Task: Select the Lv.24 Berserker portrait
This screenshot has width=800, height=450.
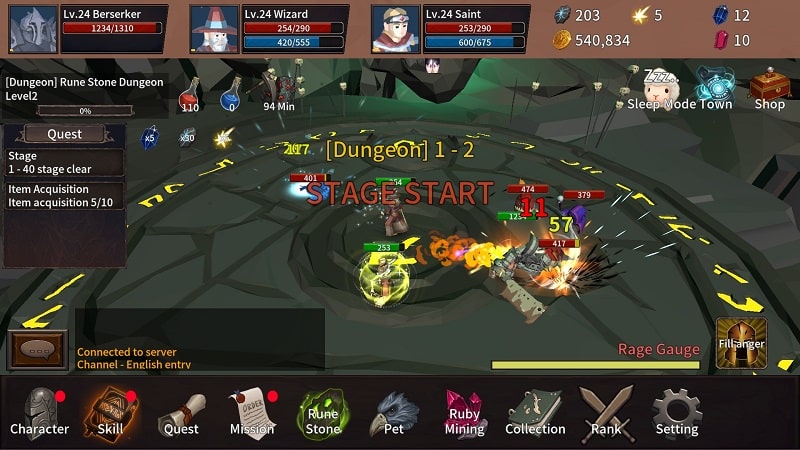Action: click(x=34, y=29)
